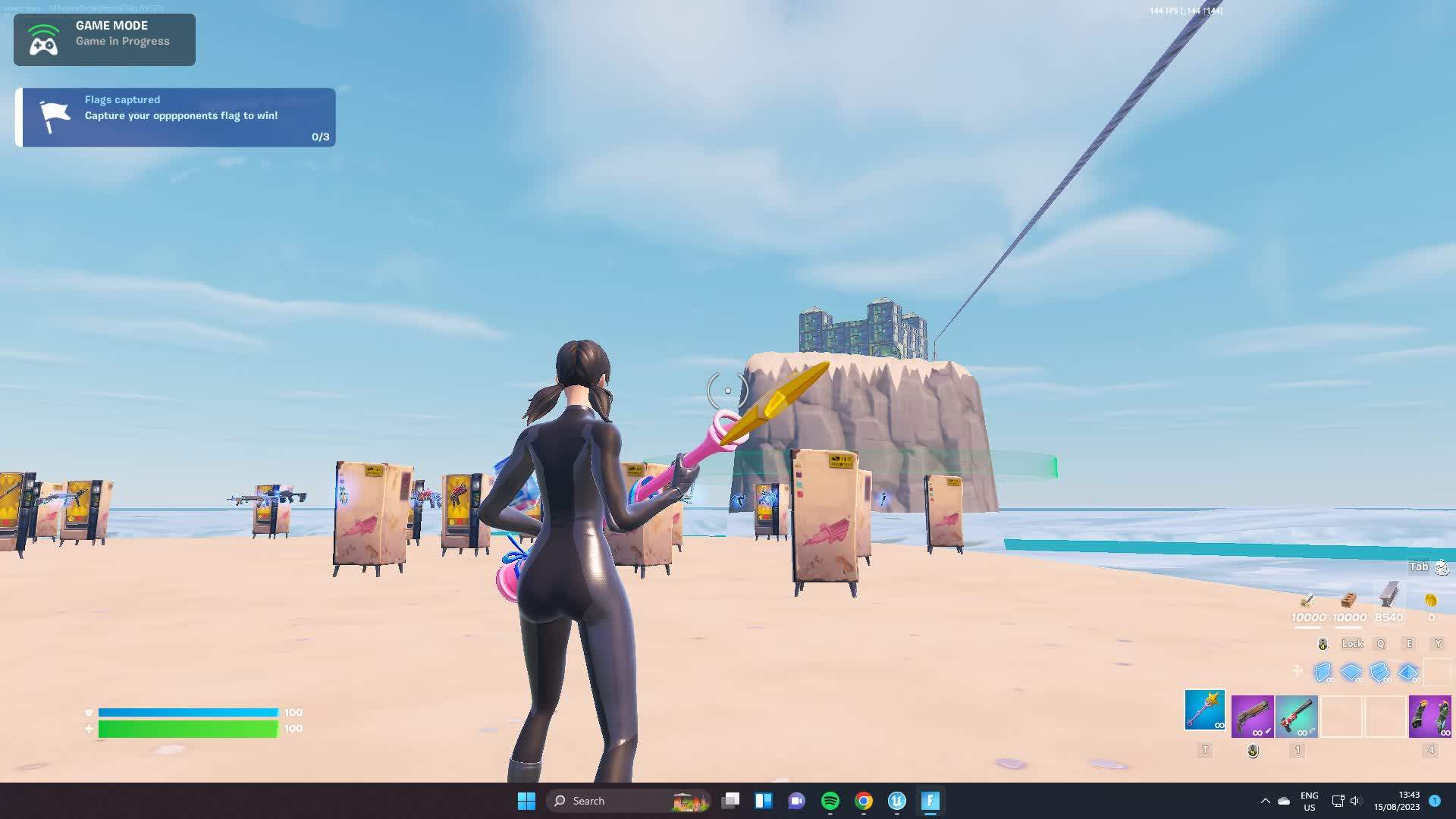
Task: Select the wall build piece icon
Action: pyautogui.click(x=1323, y=672)
